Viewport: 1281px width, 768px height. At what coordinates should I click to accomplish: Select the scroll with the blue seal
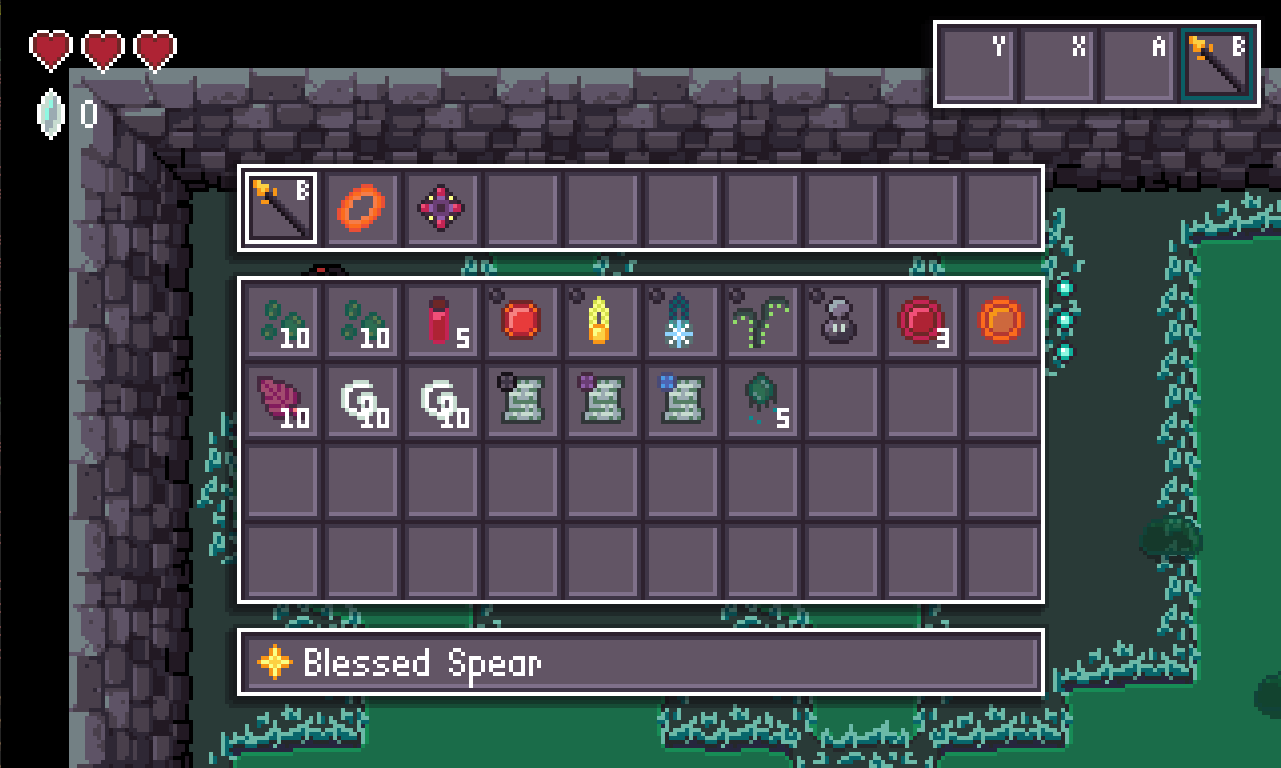click(682, 400)
